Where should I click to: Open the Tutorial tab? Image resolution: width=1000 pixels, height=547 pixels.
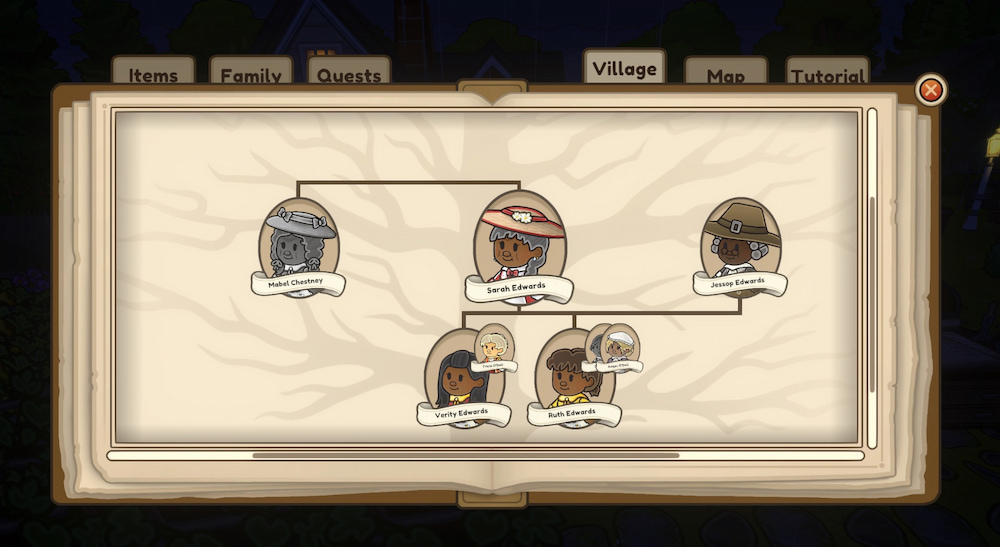point(827,75)
